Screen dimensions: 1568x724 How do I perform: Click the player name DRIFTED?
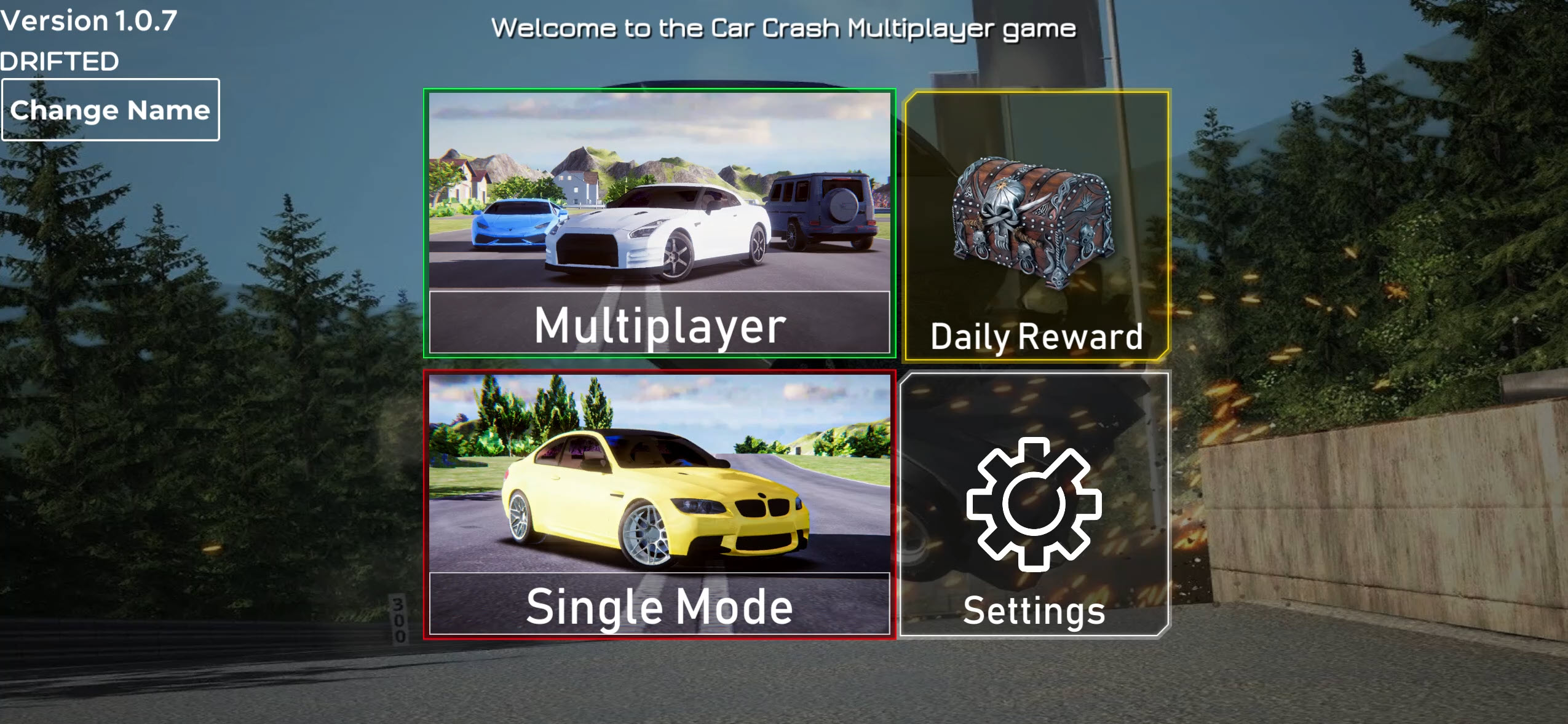pos(58,60)
